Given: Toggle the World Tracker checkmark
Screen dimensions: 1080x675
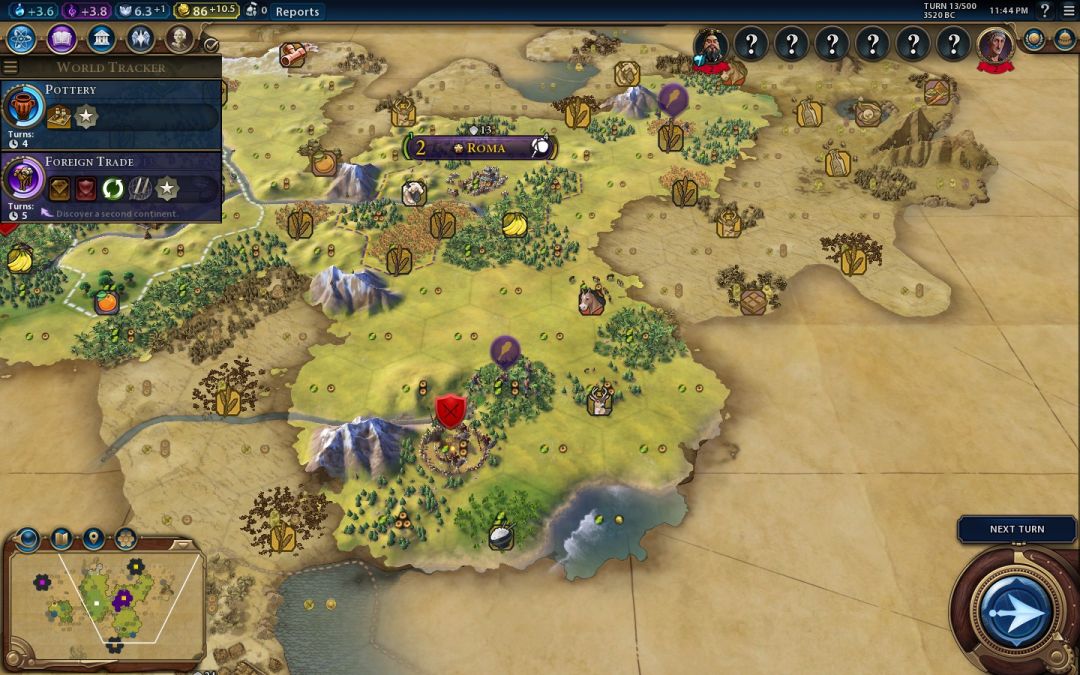Looking at the screenshot, I should click(x=210, y=45).
